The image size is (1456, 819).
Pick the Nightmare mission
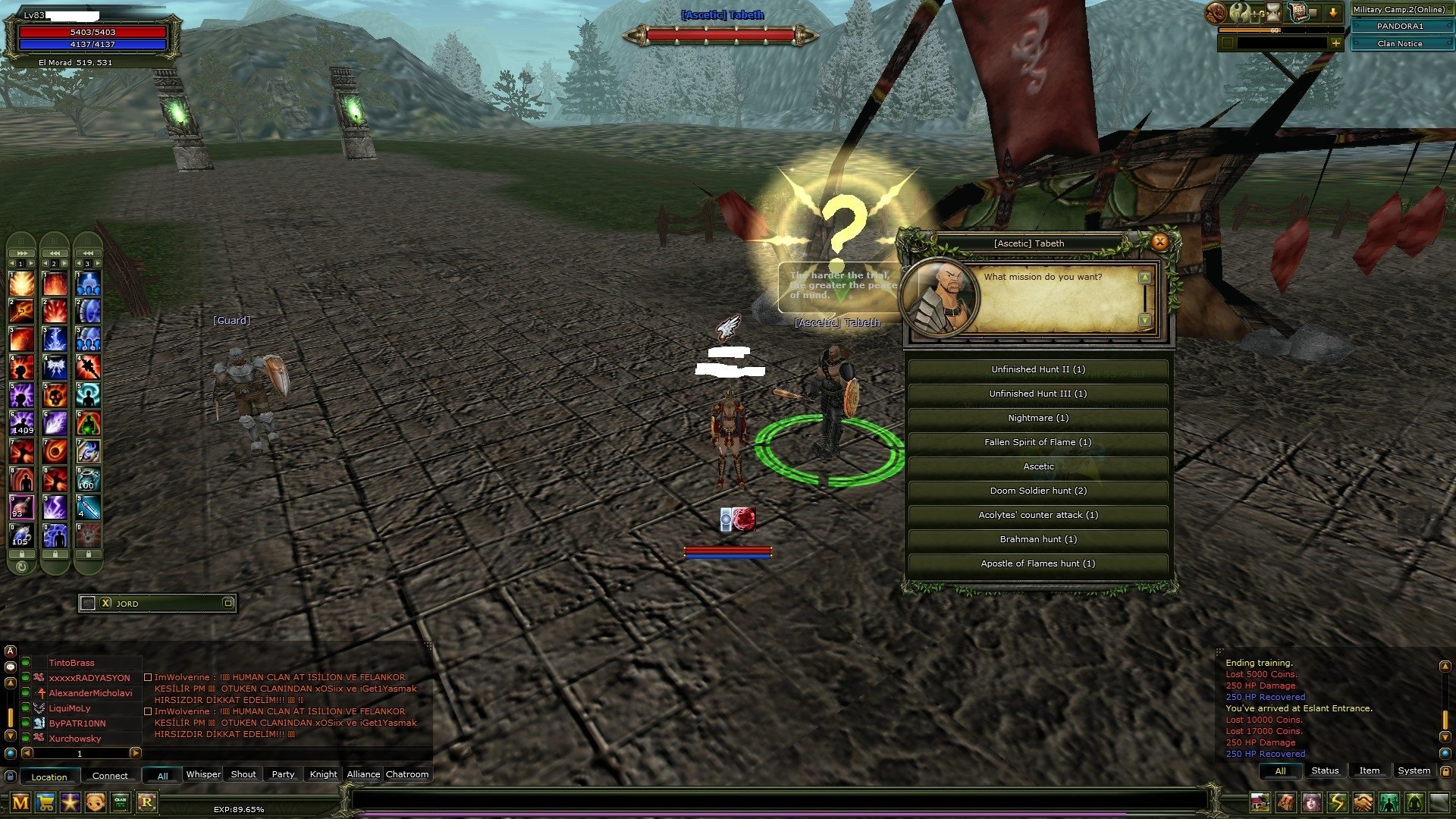click(x=1037, y=418)
